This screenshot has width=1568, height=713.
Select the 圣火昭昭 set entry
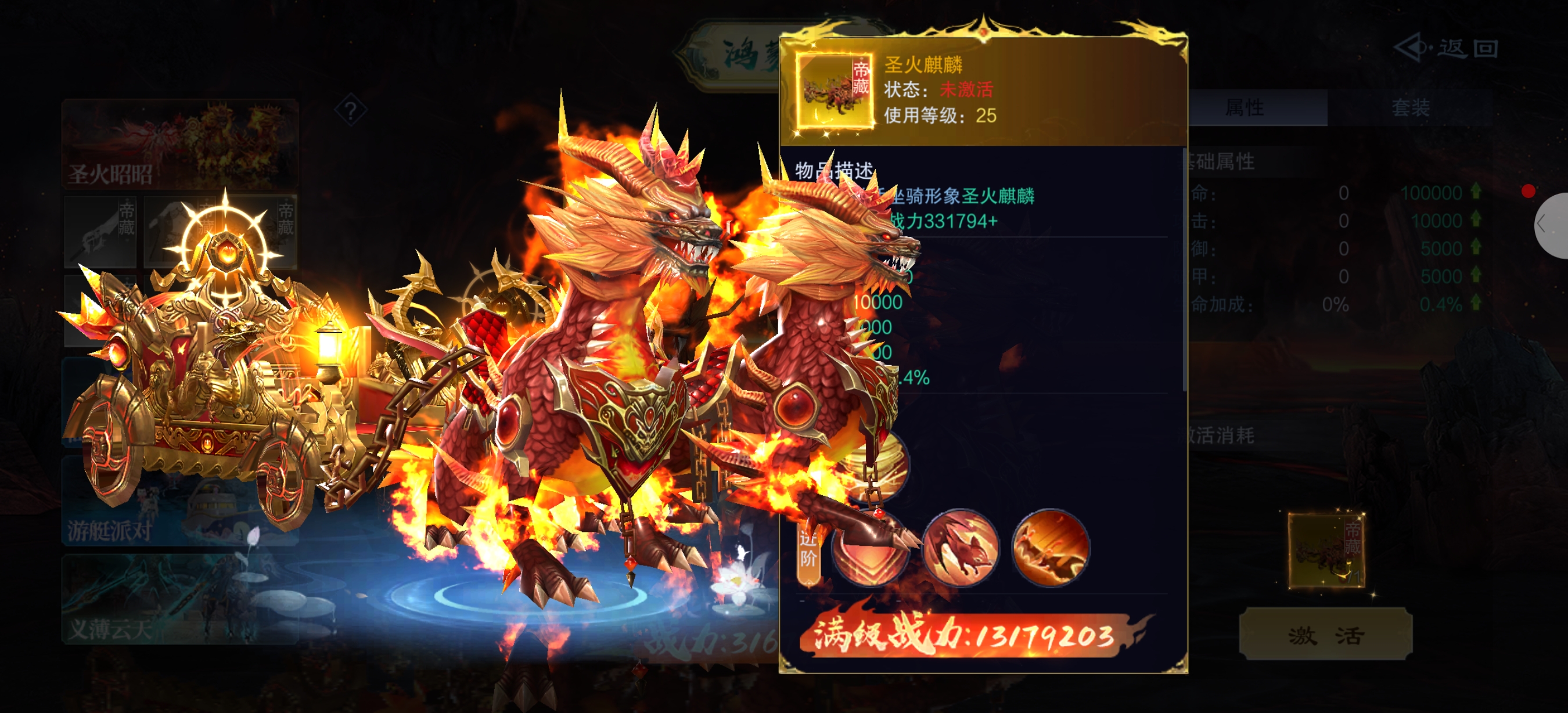(x=179, y=143)
